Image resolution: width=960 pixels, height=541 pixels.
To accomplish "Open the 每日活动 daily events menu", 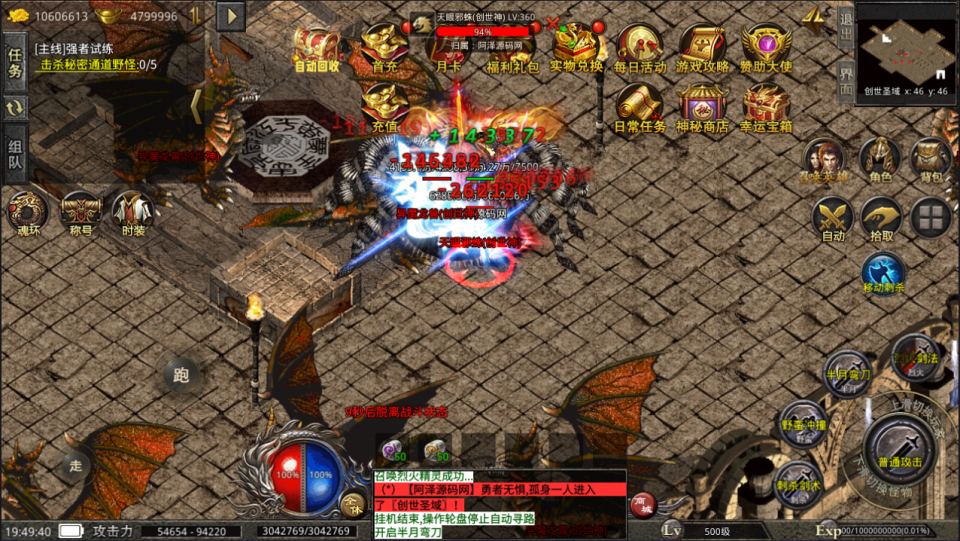I will point(640,47).
